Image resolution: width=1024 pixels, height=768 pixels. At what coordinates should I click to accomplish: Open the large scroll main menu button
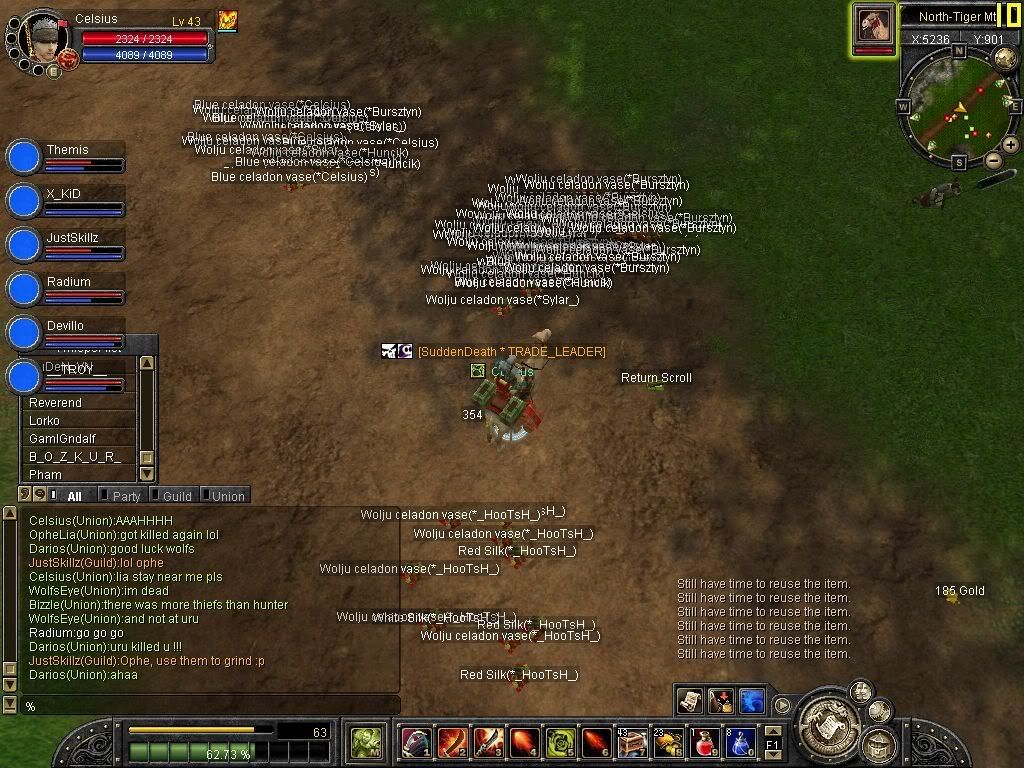829,716
